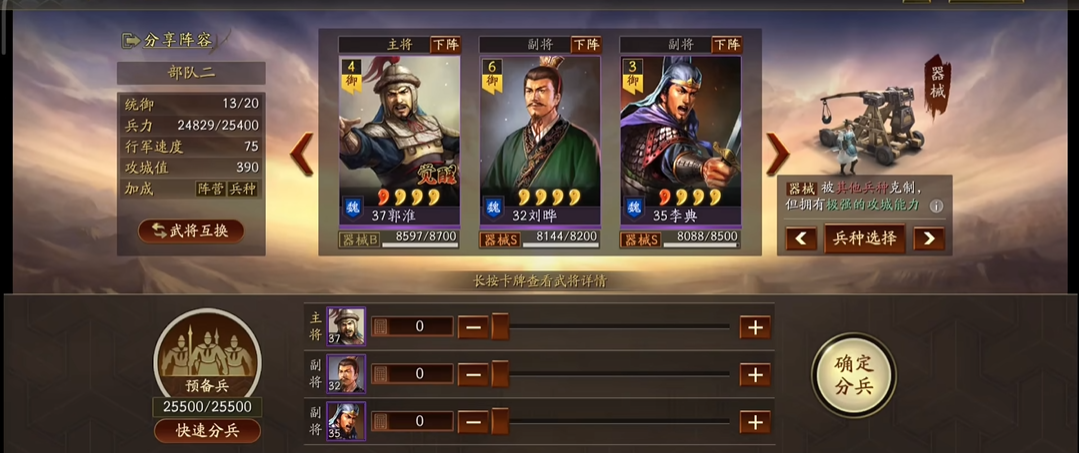Open the 分享阵容 share lineup option
The height and width of the screenshot is (453, 1079).
168,40
